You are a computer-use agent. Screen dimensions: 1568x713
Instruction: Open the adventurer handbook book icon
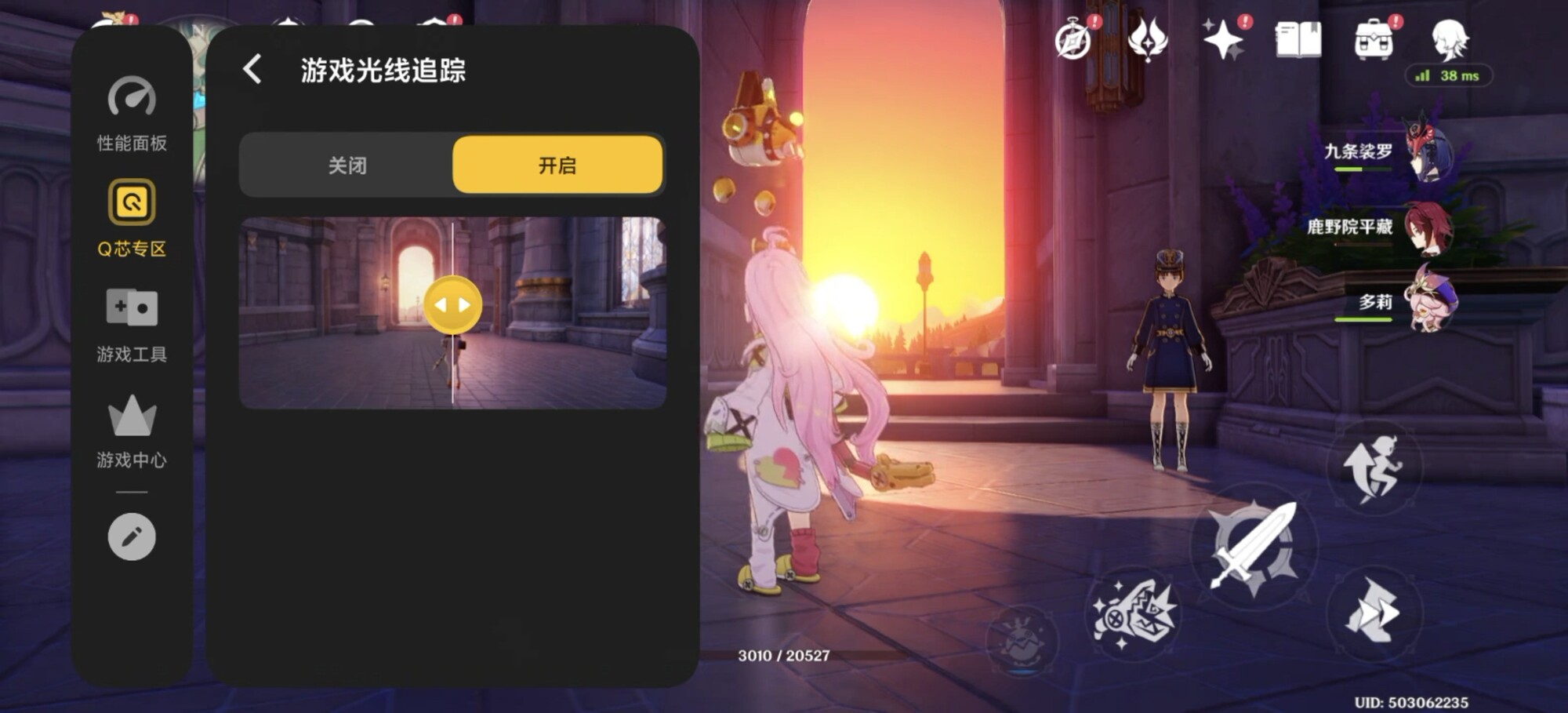(1298, 39)
